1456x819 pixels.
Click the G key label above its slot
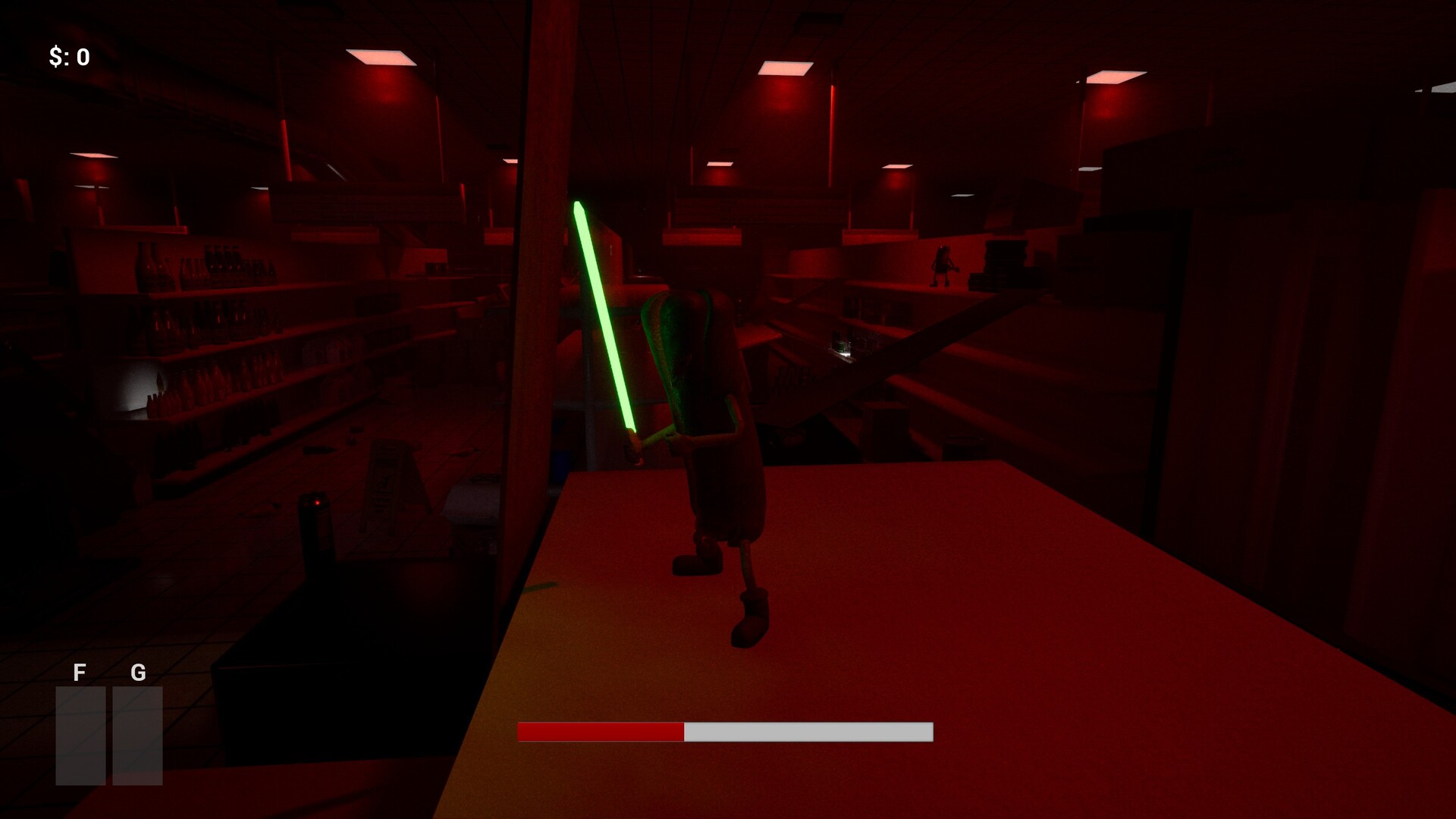tap(138, 673)
